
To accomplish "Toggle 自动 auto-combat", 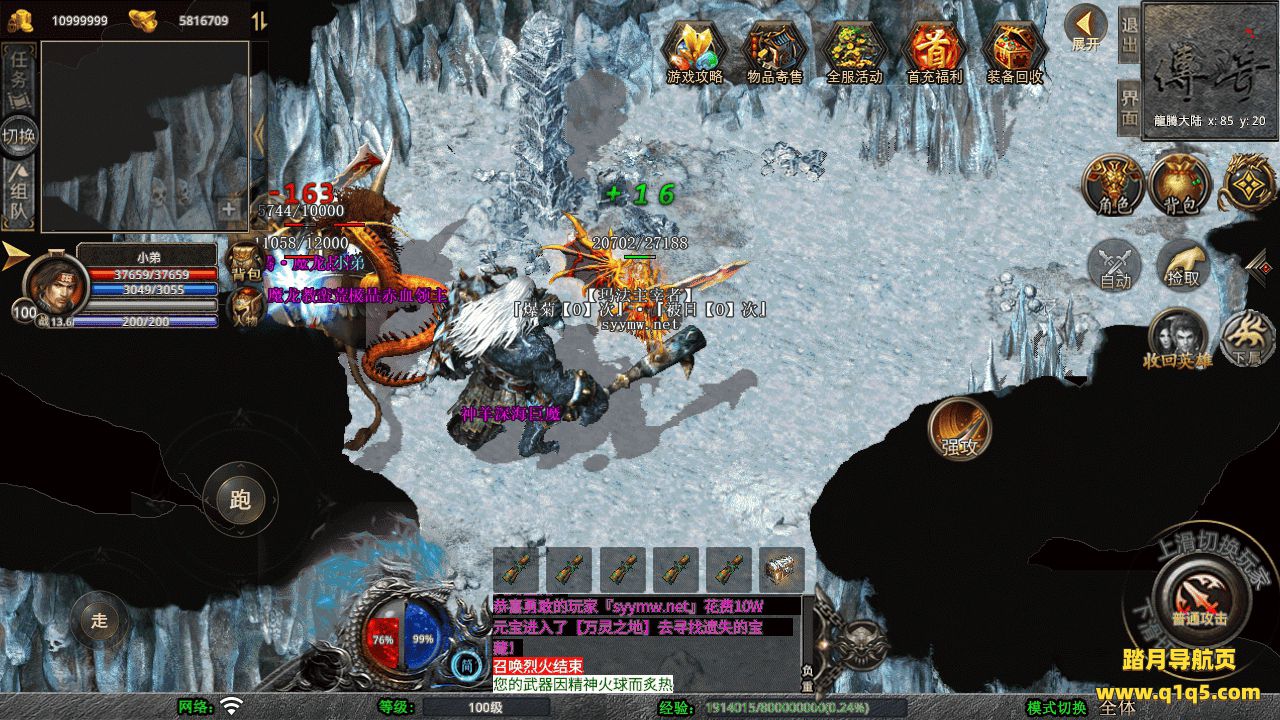I will coord(1115,266).
